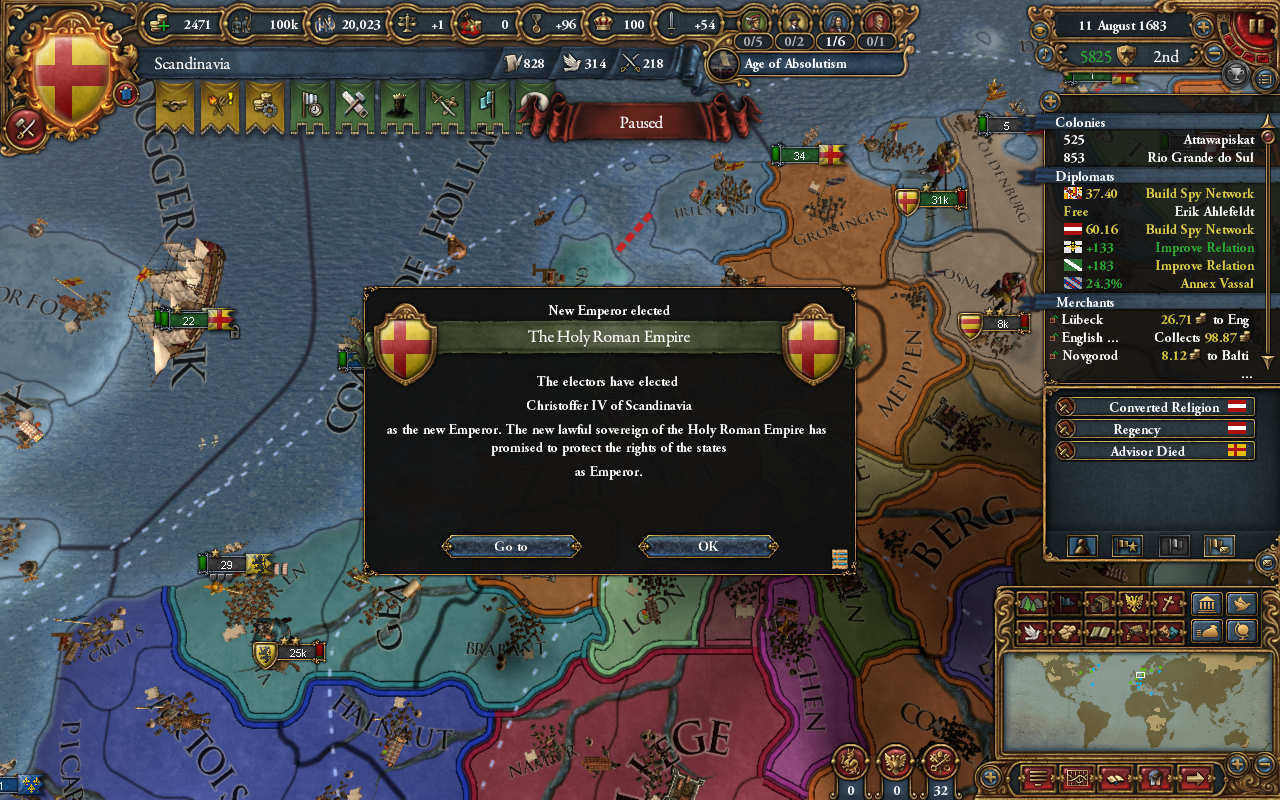
Task: Open the ledger graph icon
Action: (1078, 778)
